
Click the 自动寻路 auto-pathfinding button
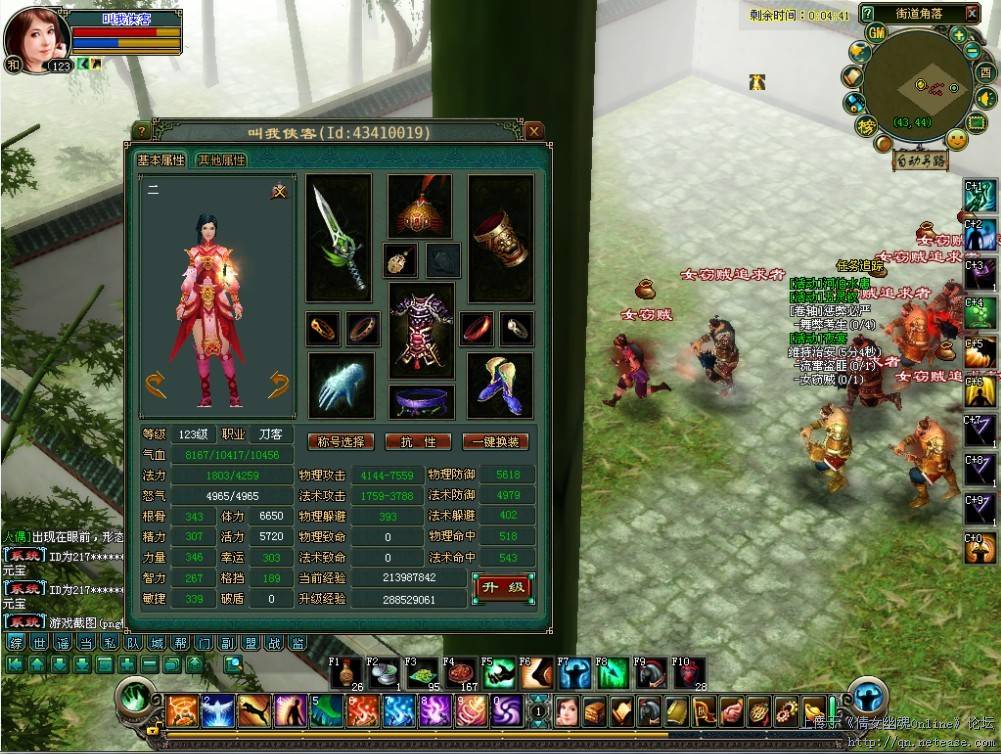pos(919,161)
